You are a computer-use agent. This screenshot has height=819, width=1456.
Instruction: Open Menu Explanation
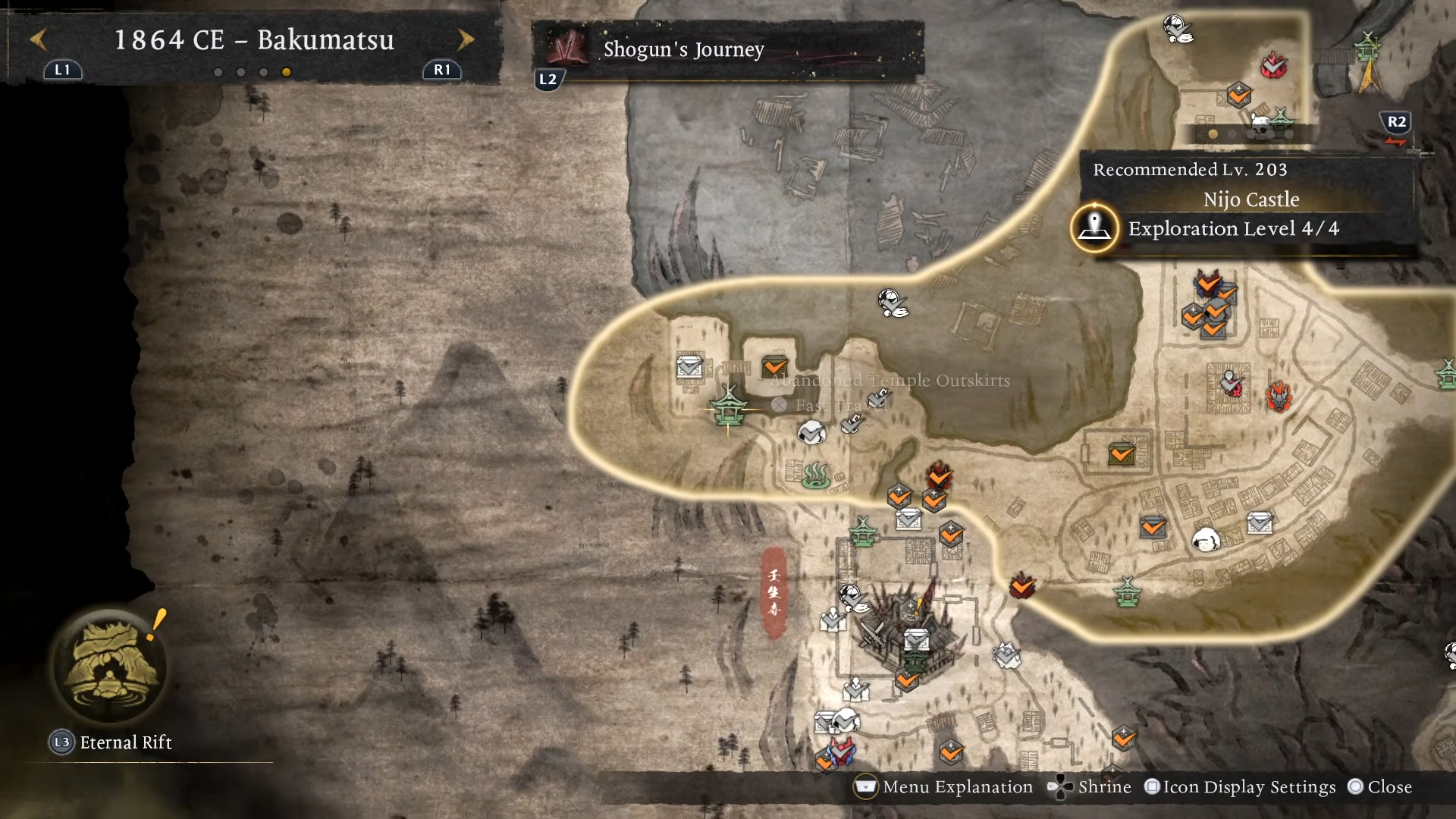[944, 787]
